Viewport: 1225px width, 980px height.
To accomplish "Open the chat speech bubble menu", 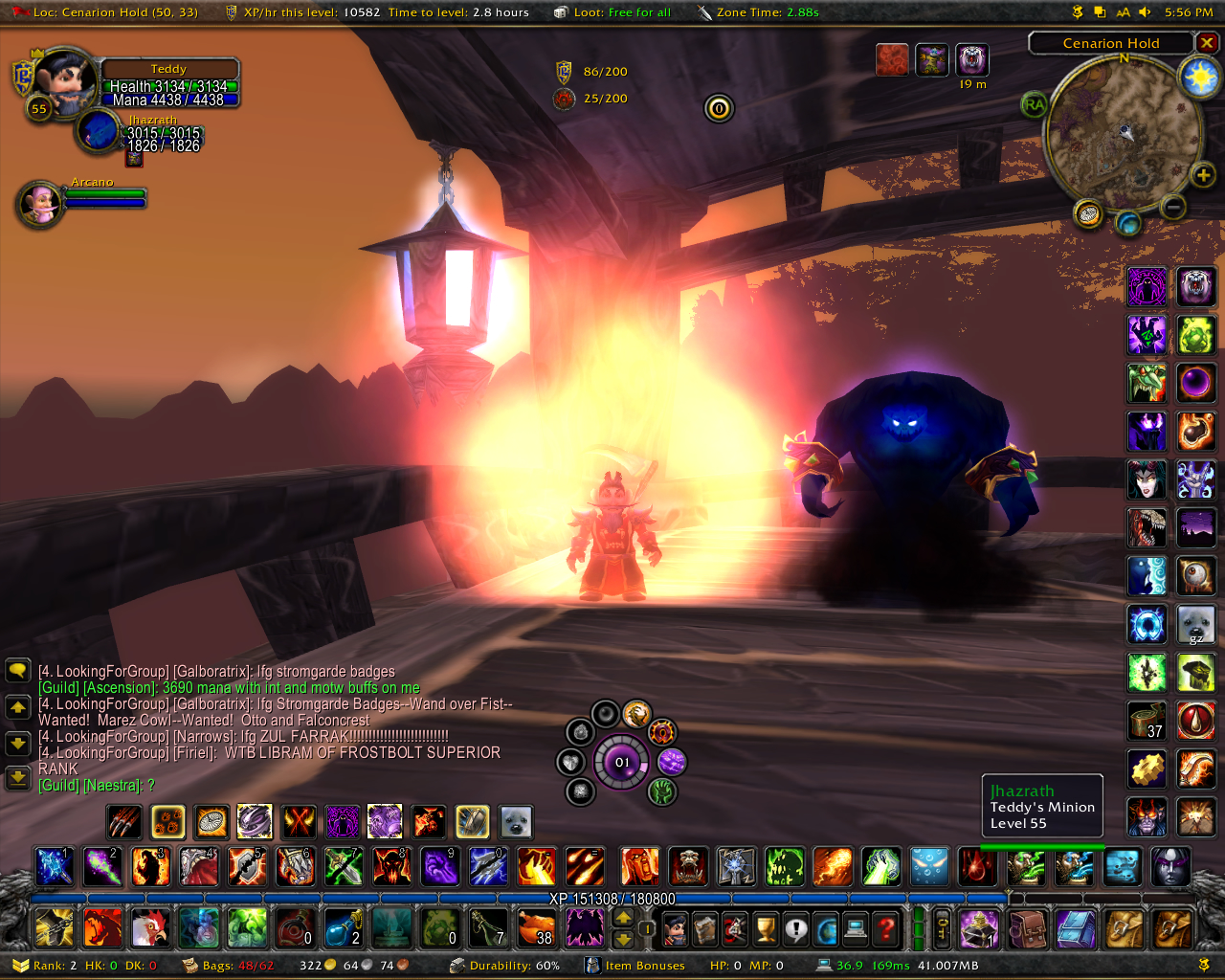I will coord(18,670).
